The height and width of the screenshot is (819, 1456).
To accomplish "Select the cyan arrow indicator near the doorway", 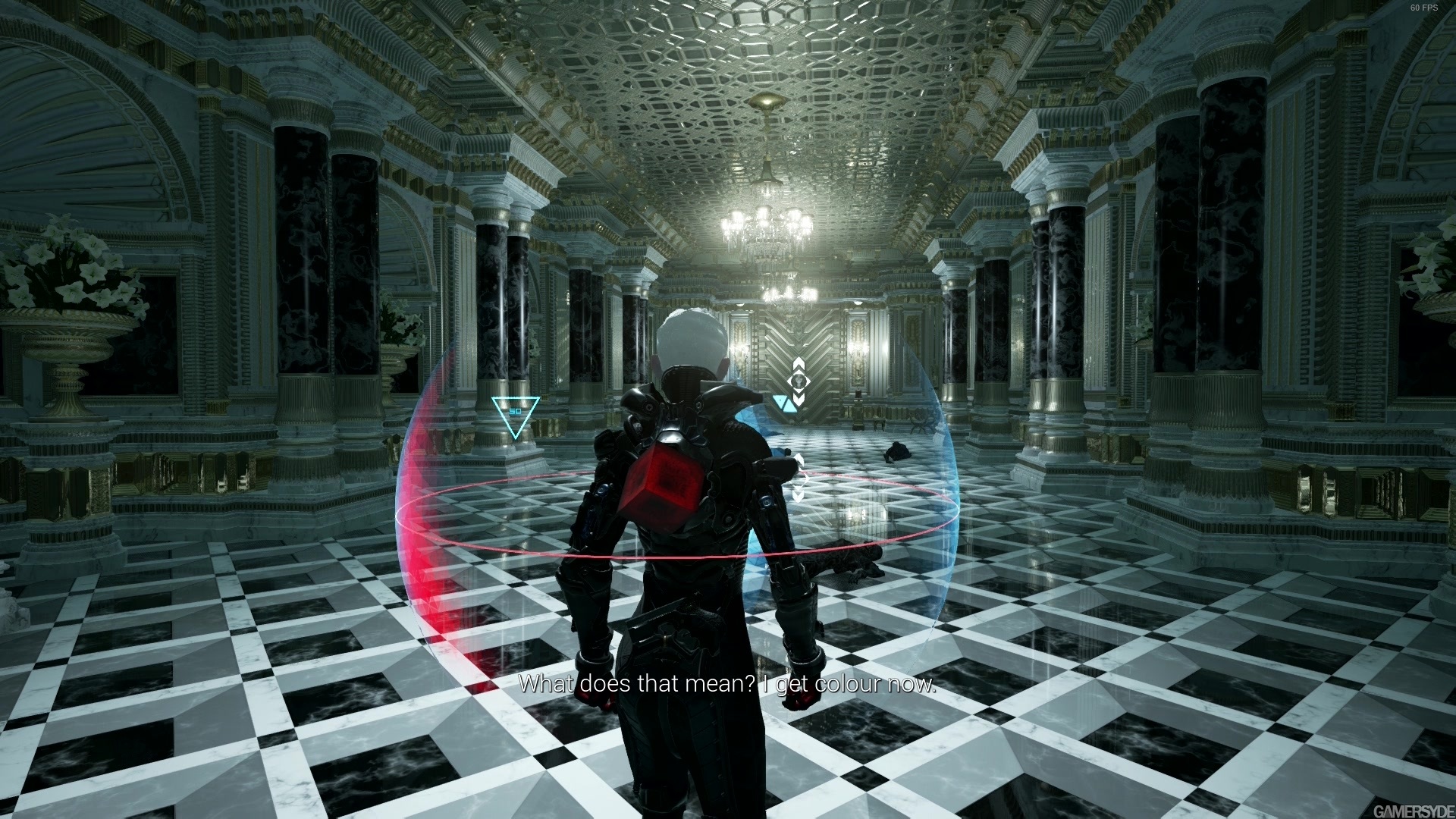I will point(785,404).
